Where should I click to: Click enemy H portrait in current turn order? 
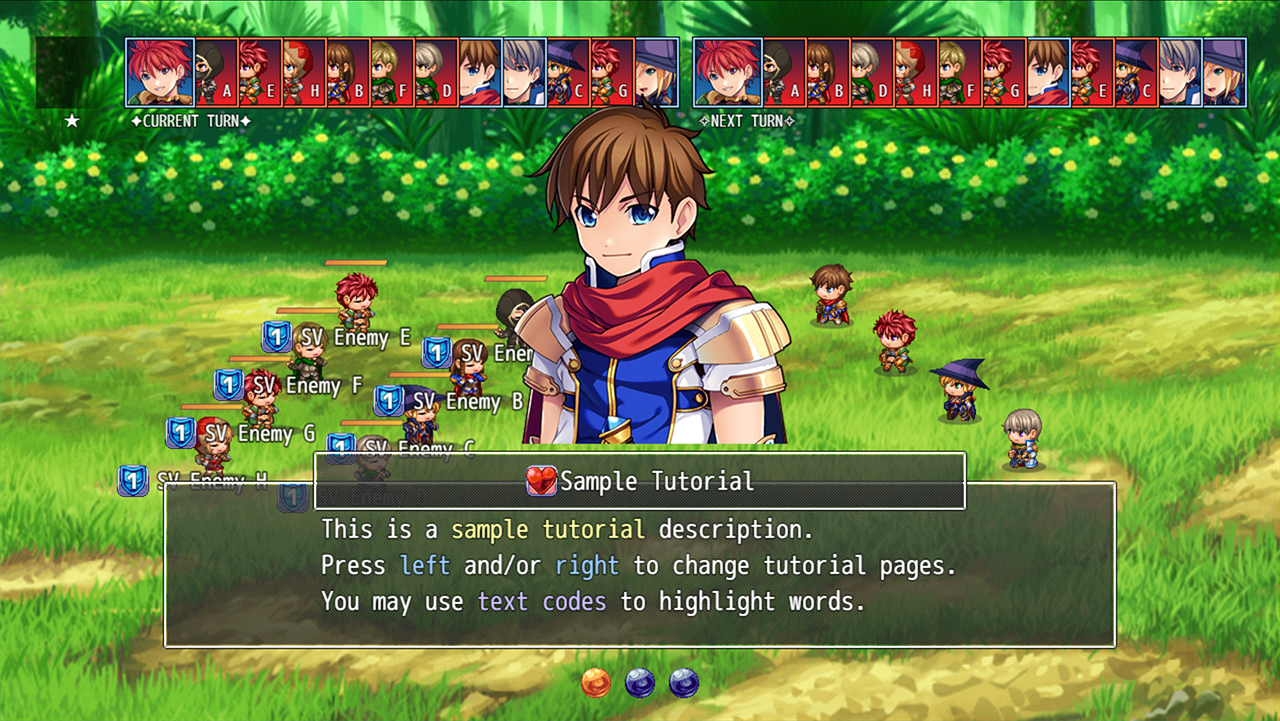[x=304, y=72]
